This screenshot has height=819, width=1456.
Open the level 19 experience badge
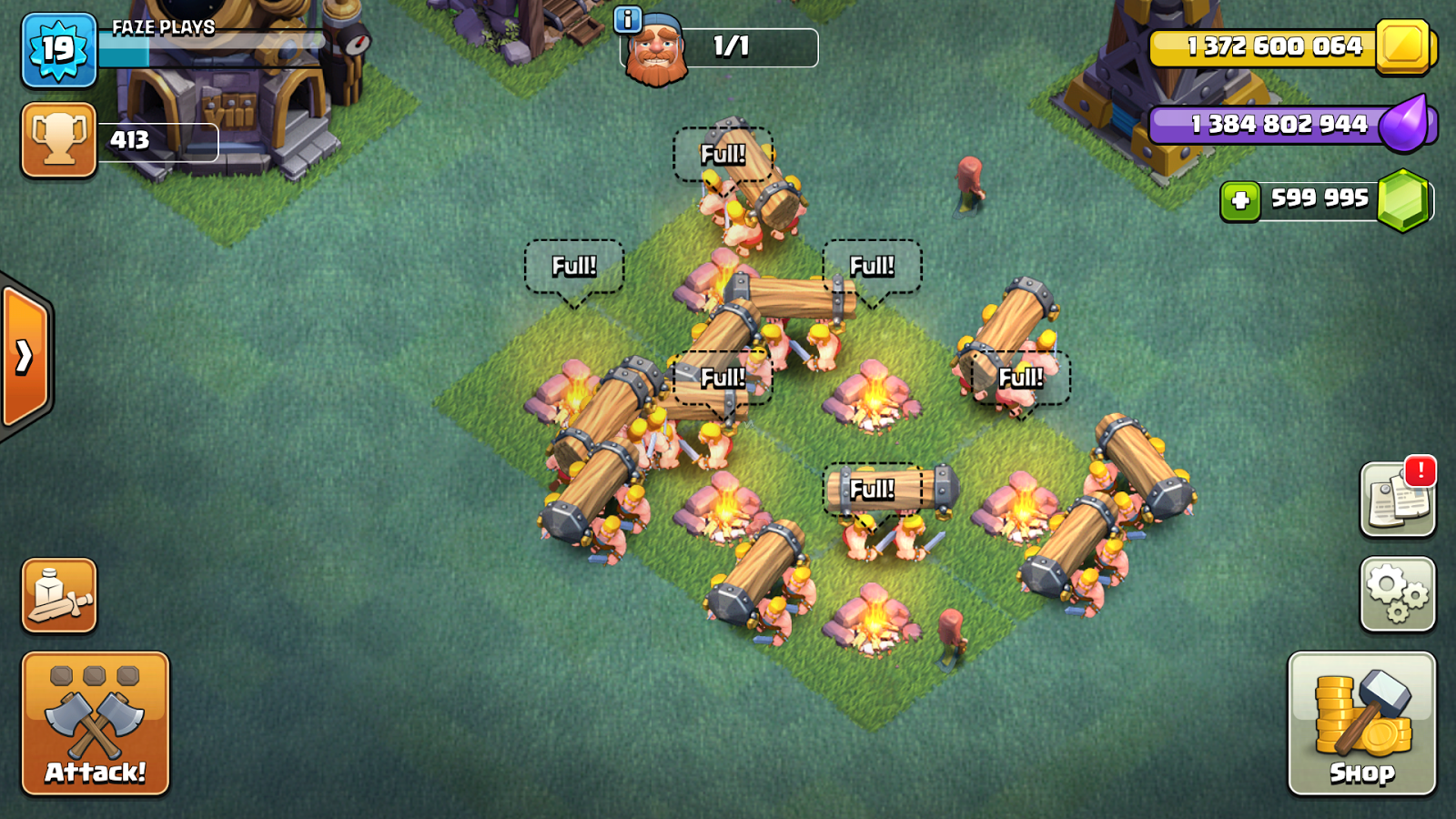click(59, 50)
